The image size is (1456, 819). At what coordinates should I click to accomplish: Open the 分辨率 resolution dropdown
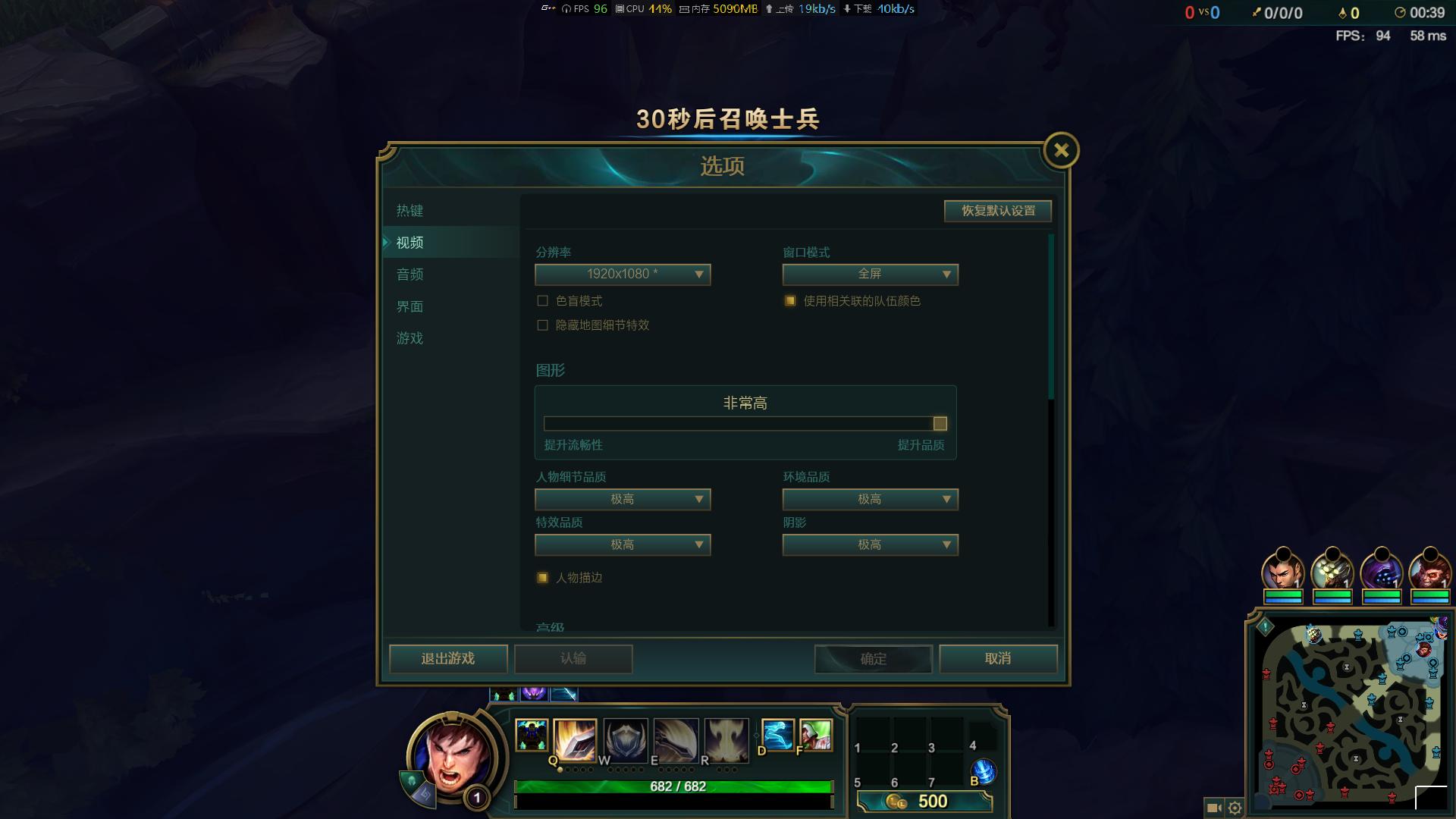click(x=622, y=275)
